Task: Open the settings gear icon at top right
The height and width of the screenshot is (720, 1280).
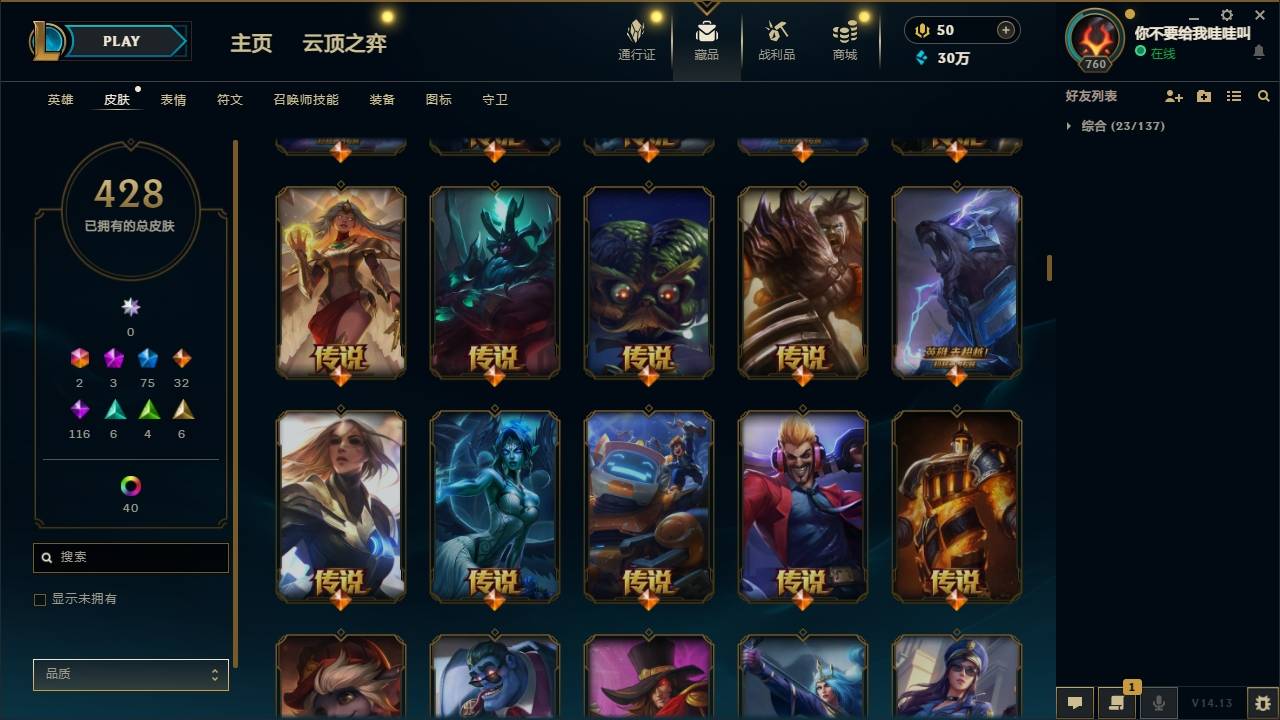Action: [x=1226, y=15]
